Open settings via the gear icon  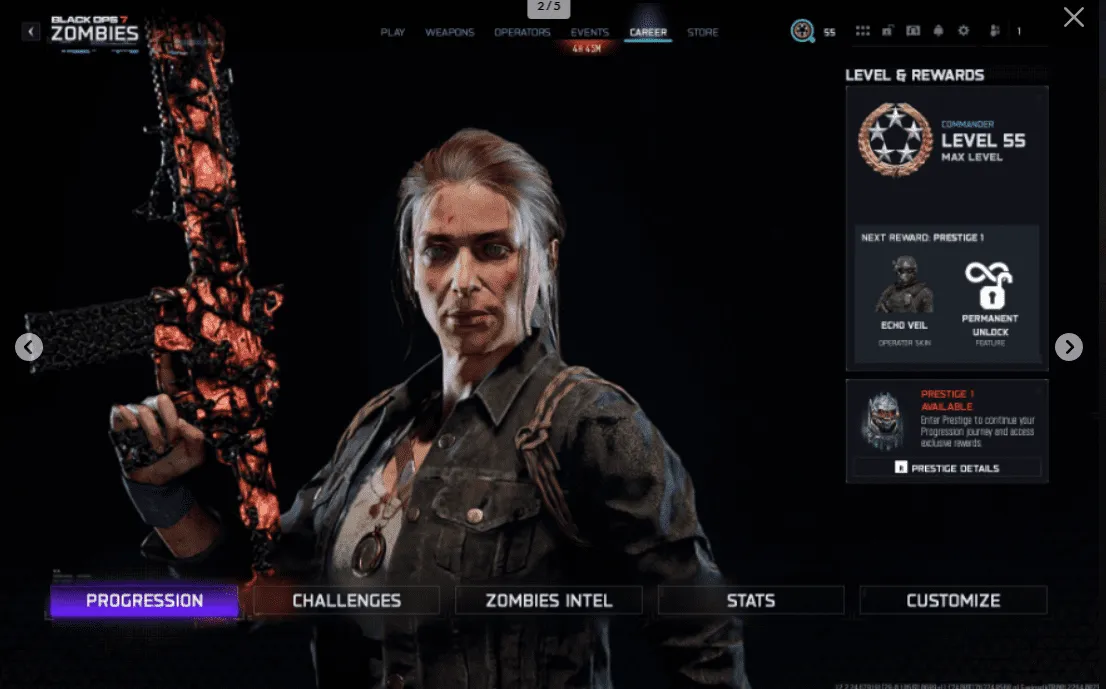[964, 31]
